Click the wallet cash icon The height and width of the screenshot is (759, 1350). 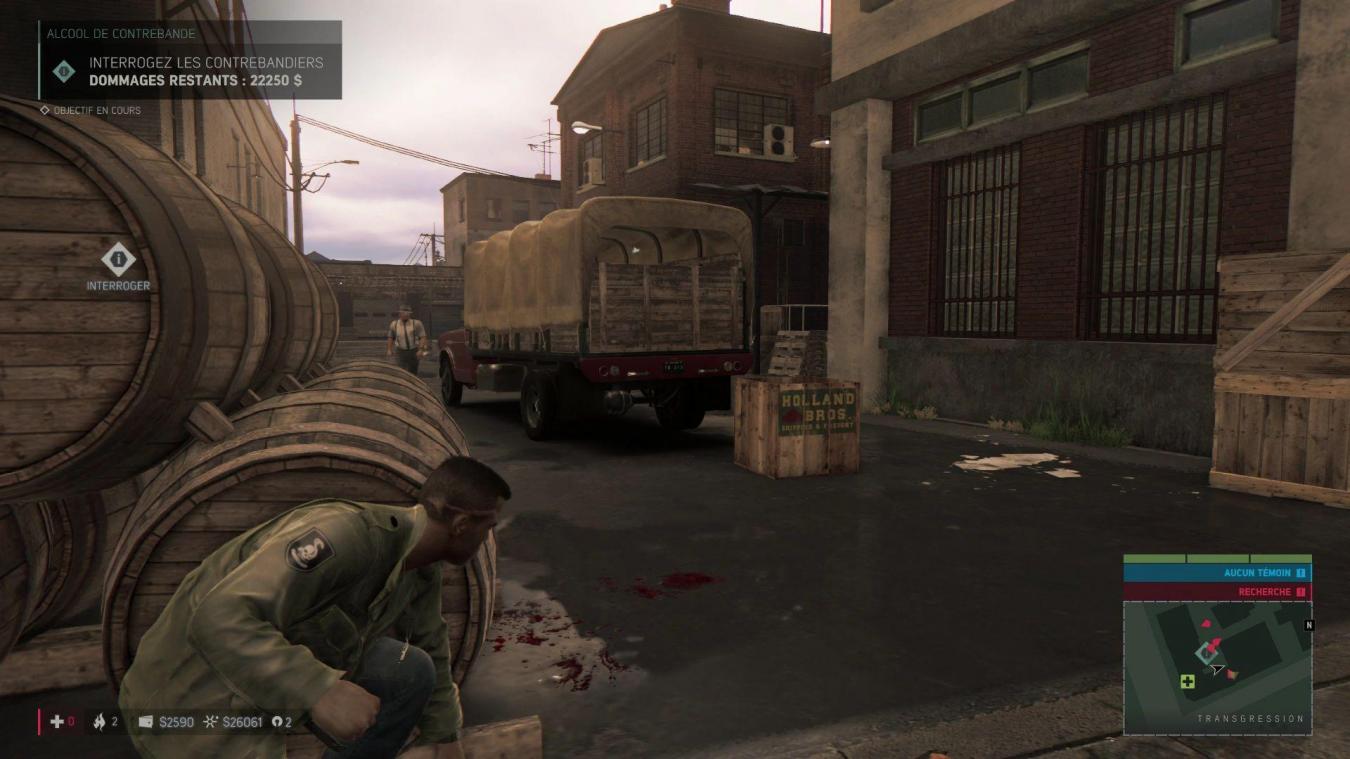click(146, 721)
